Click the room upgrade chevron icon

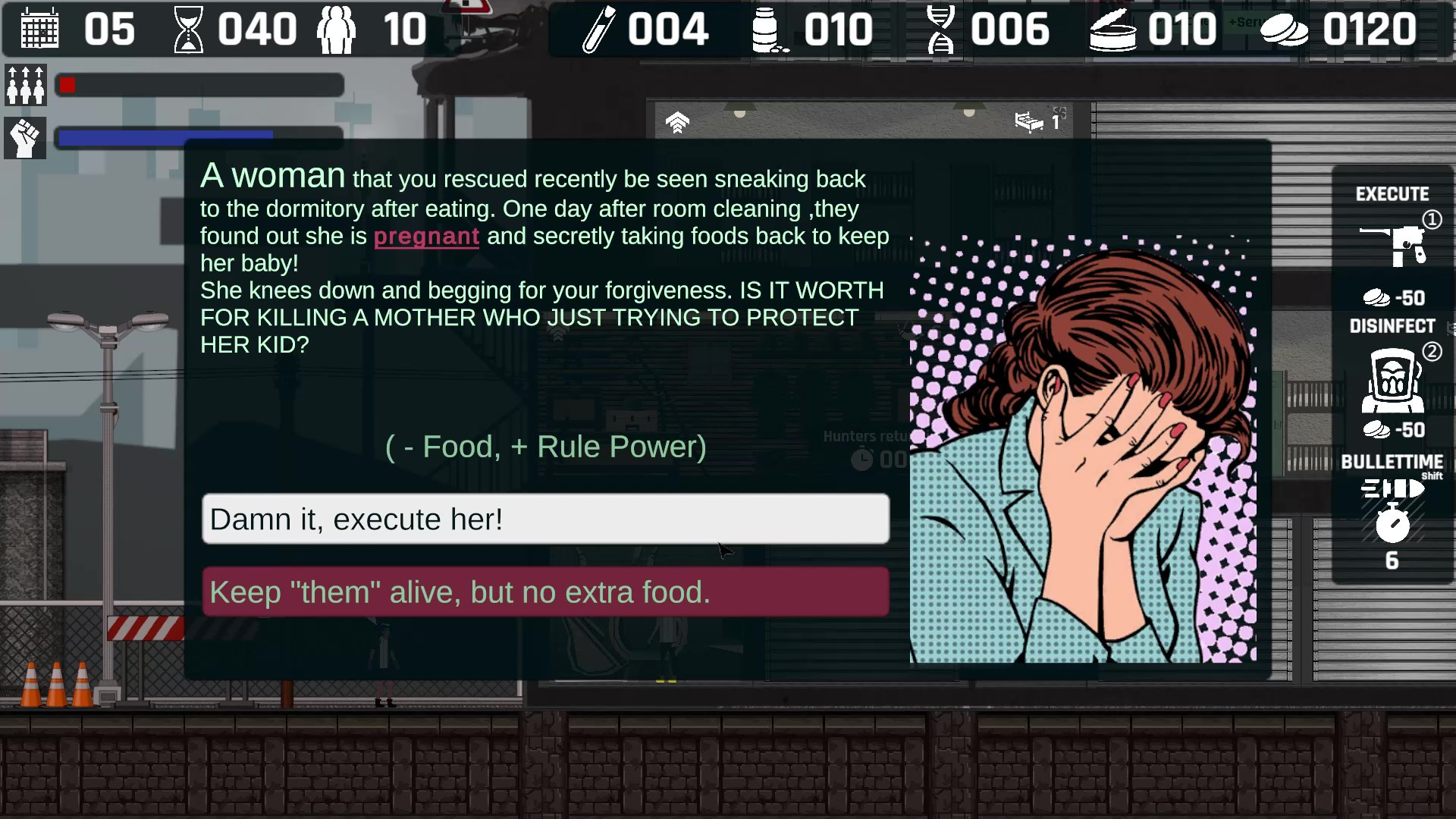pos(677,122)
